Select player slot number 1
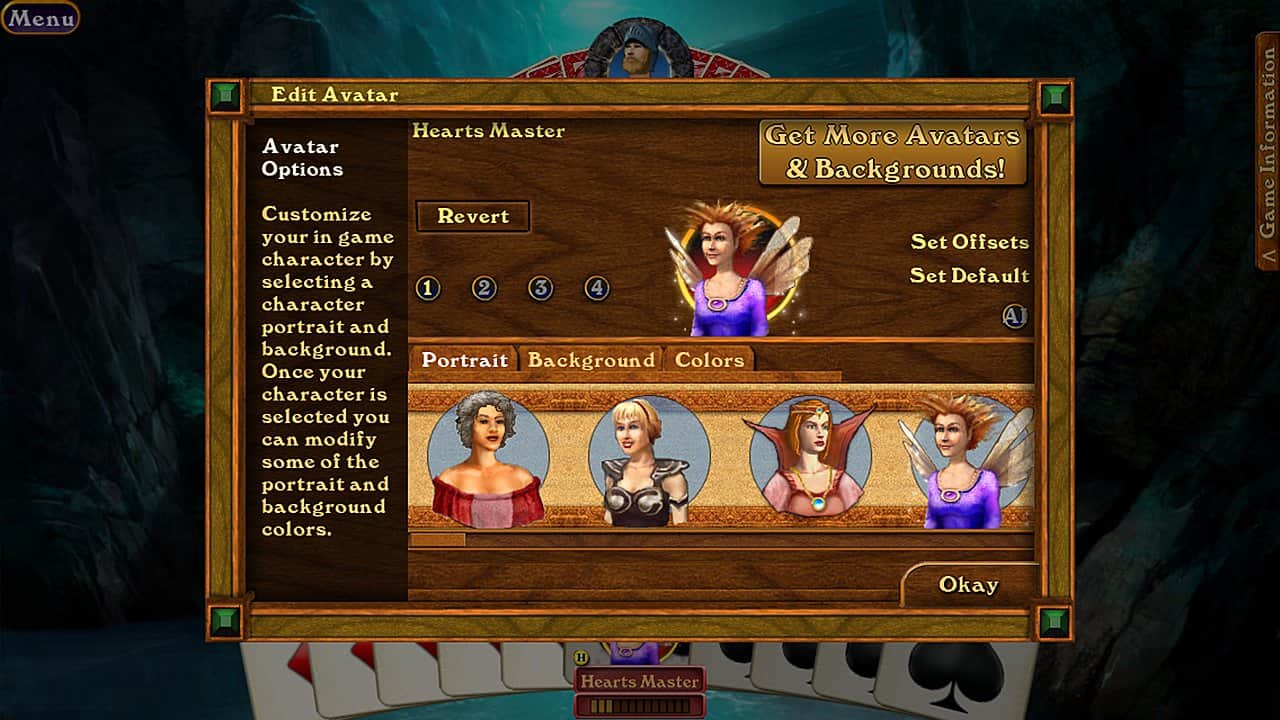This screenshot has width=1280, height=720. tap(428, 289)
